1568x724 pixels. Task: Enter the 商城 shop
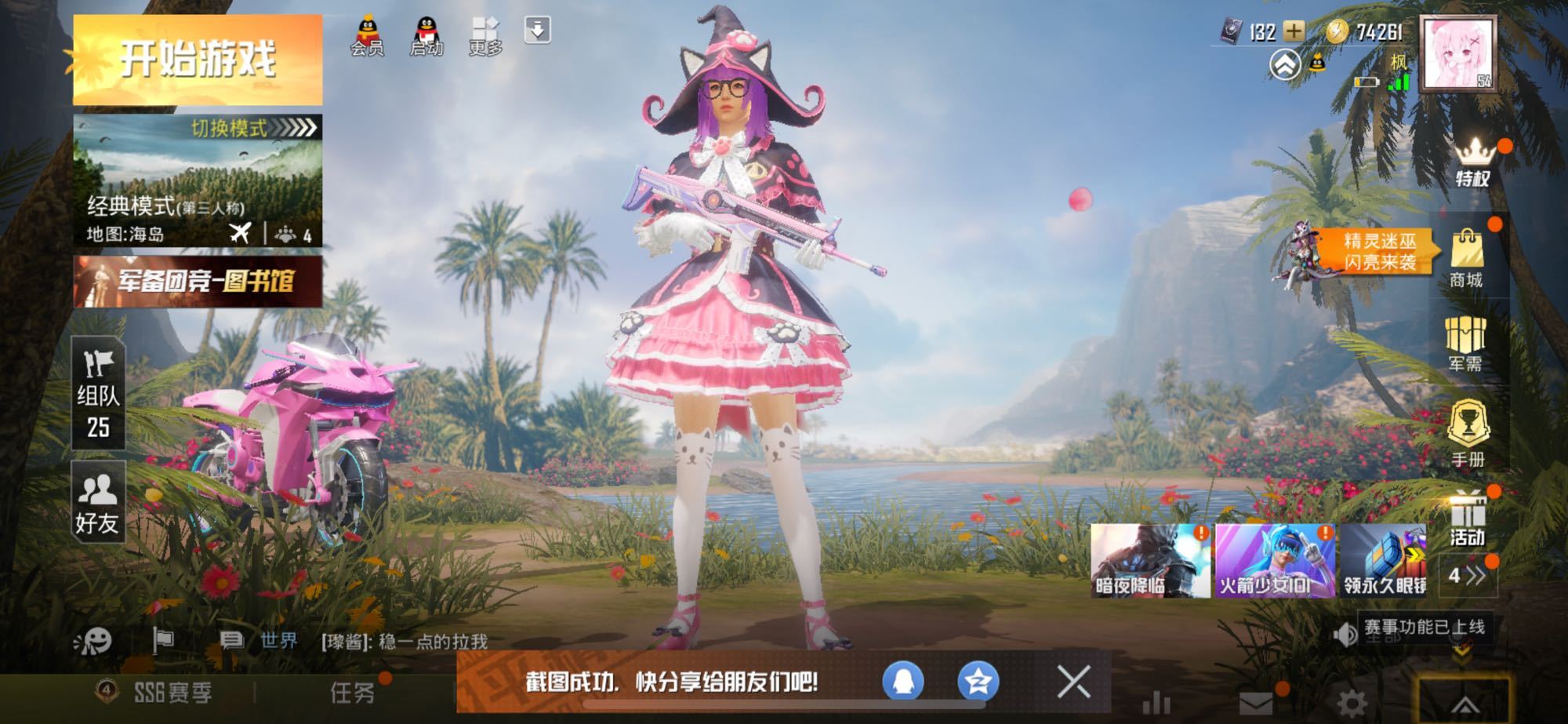coord(1466,259)
